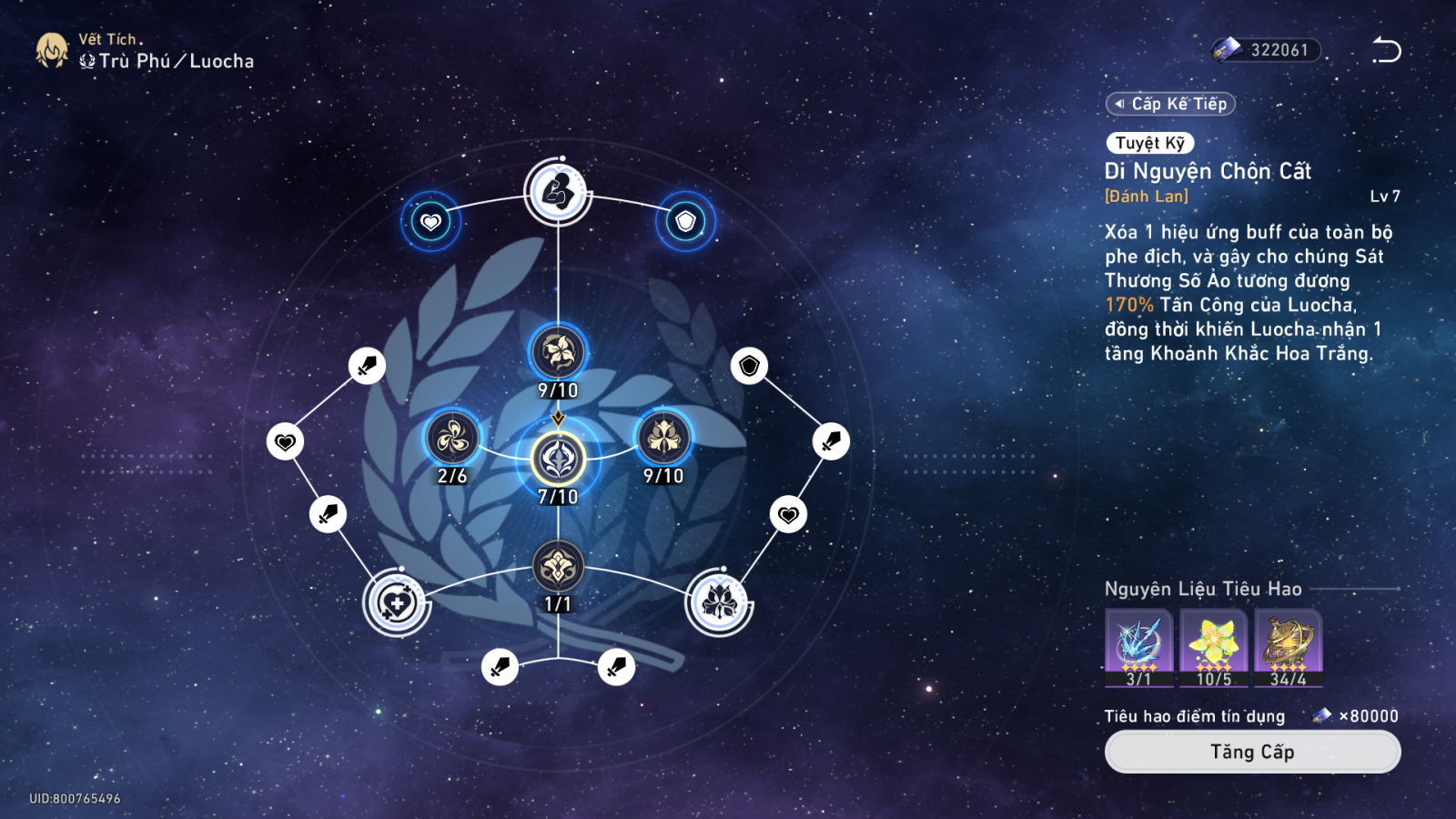Choose the skill node above the center

tap(558, 352)
